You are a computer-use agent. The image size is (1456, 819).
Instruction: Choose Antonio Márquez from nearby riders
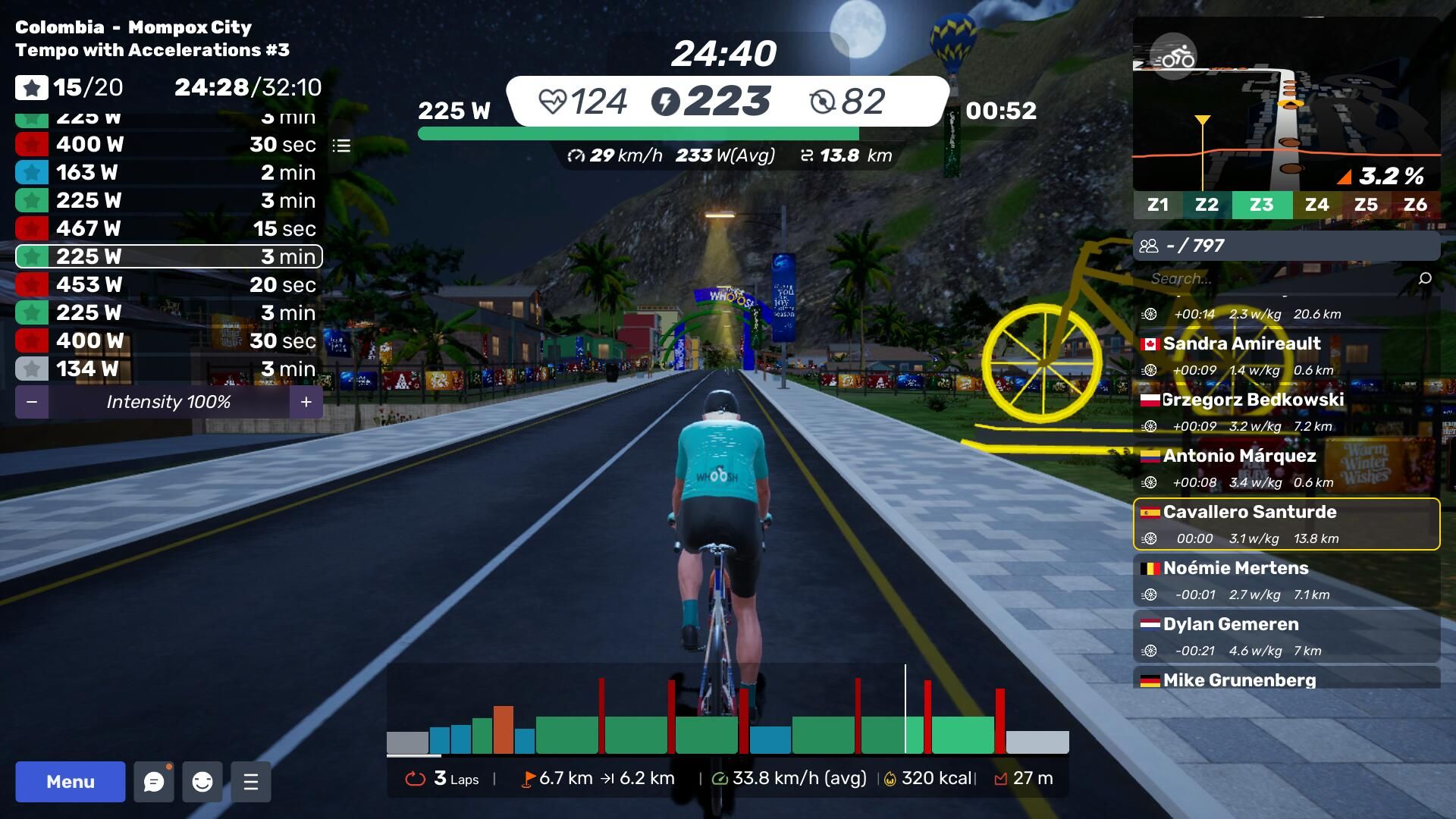click(x=1286, y=468)
